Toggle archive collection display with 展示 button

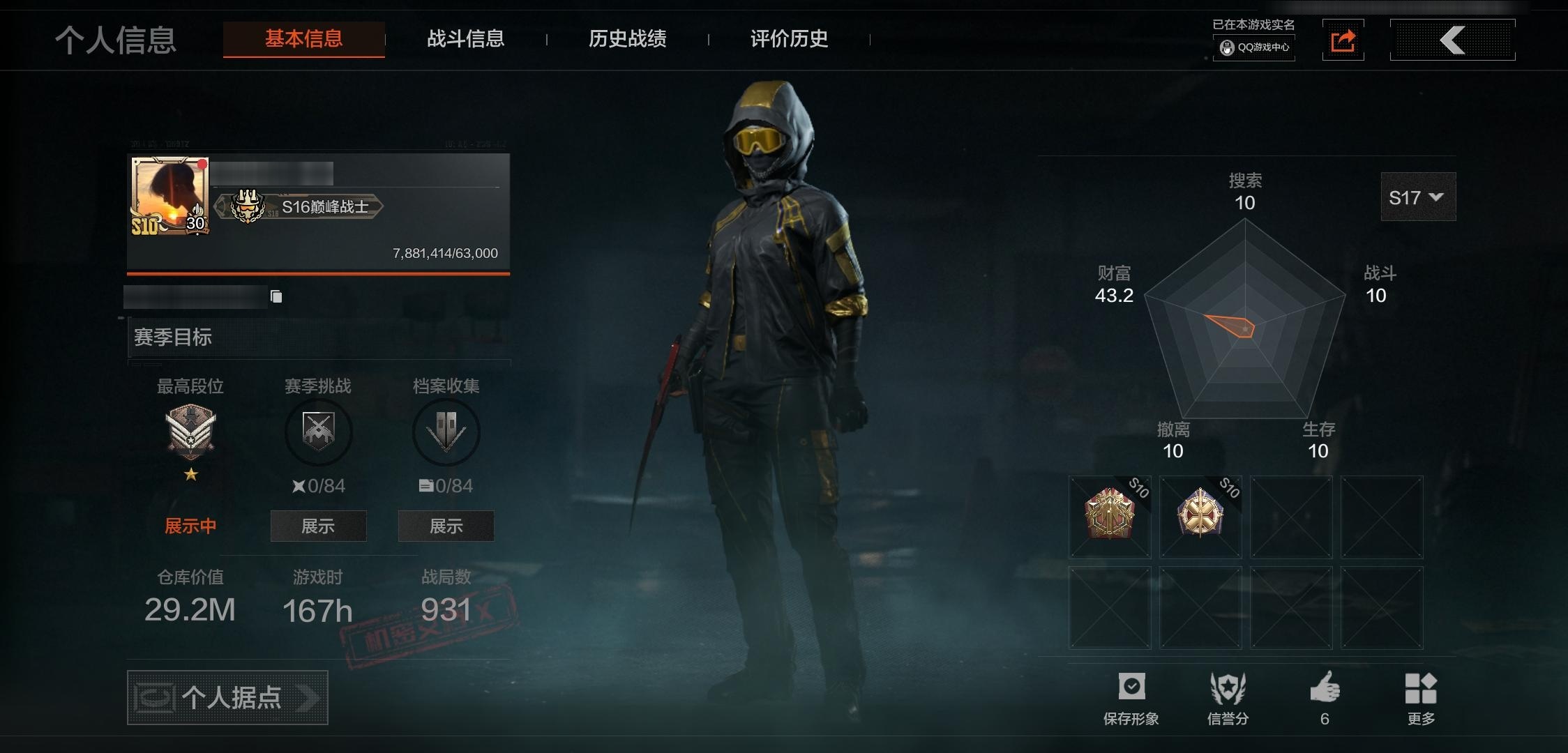pyautogui.click(x=446, y=526)
